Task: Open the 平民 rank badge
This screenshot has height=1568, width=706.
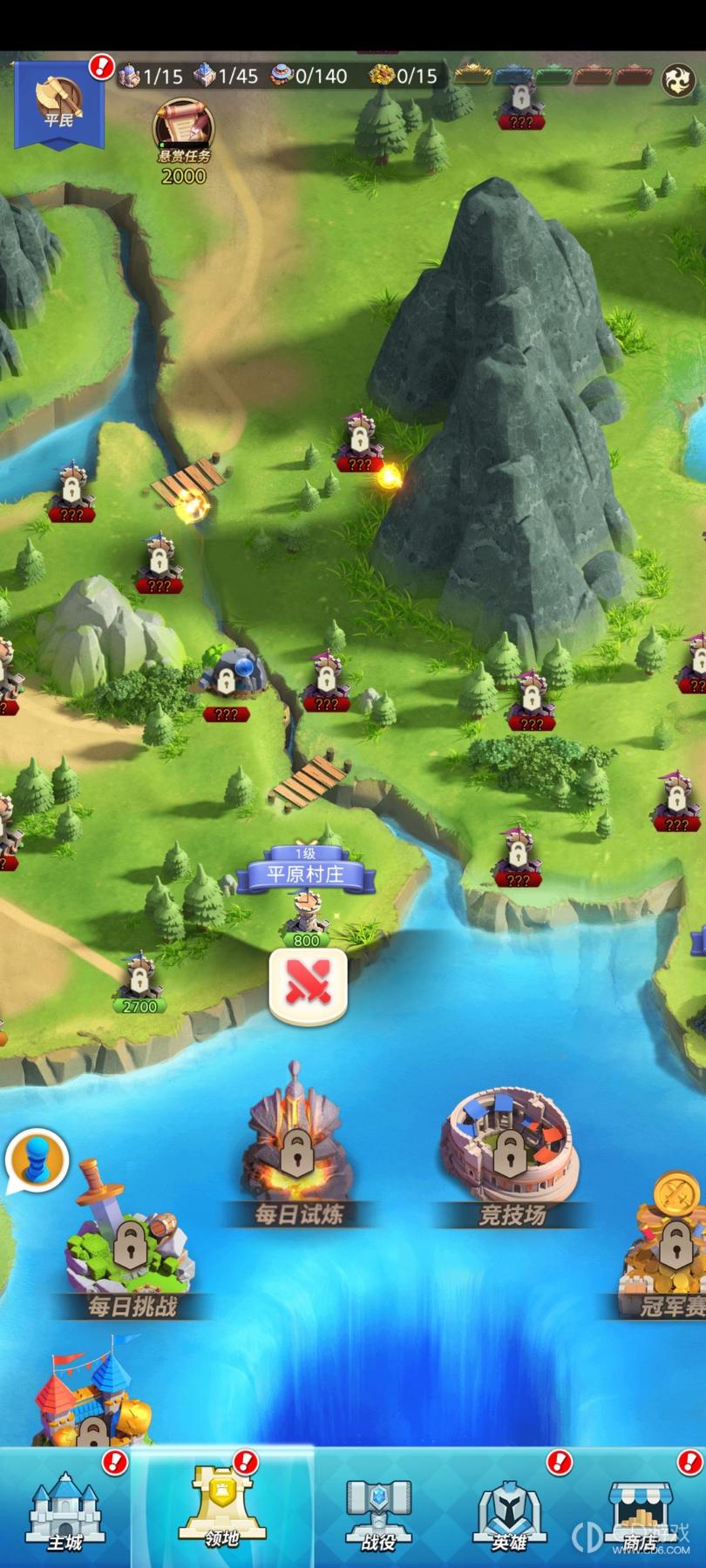Action: click(x=58, y=103)
